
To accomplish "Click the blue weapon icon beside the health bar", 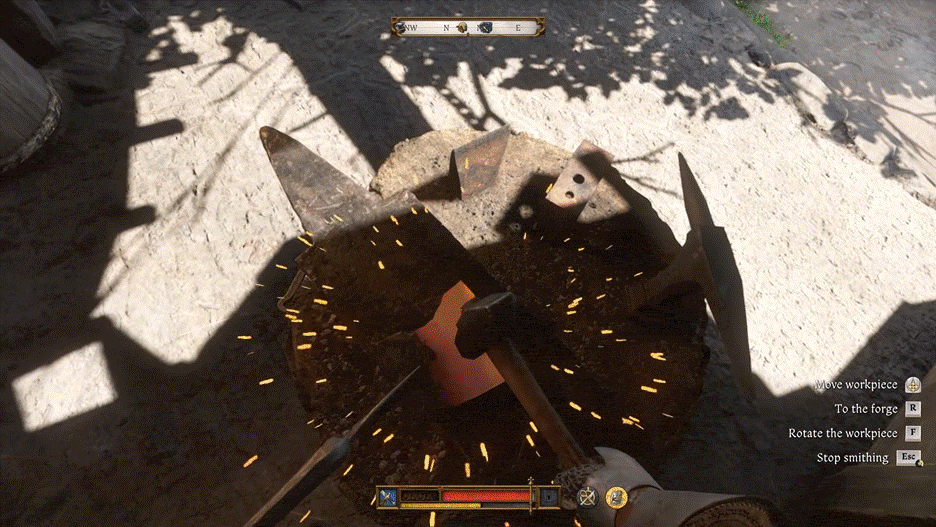I will (387, 496).
